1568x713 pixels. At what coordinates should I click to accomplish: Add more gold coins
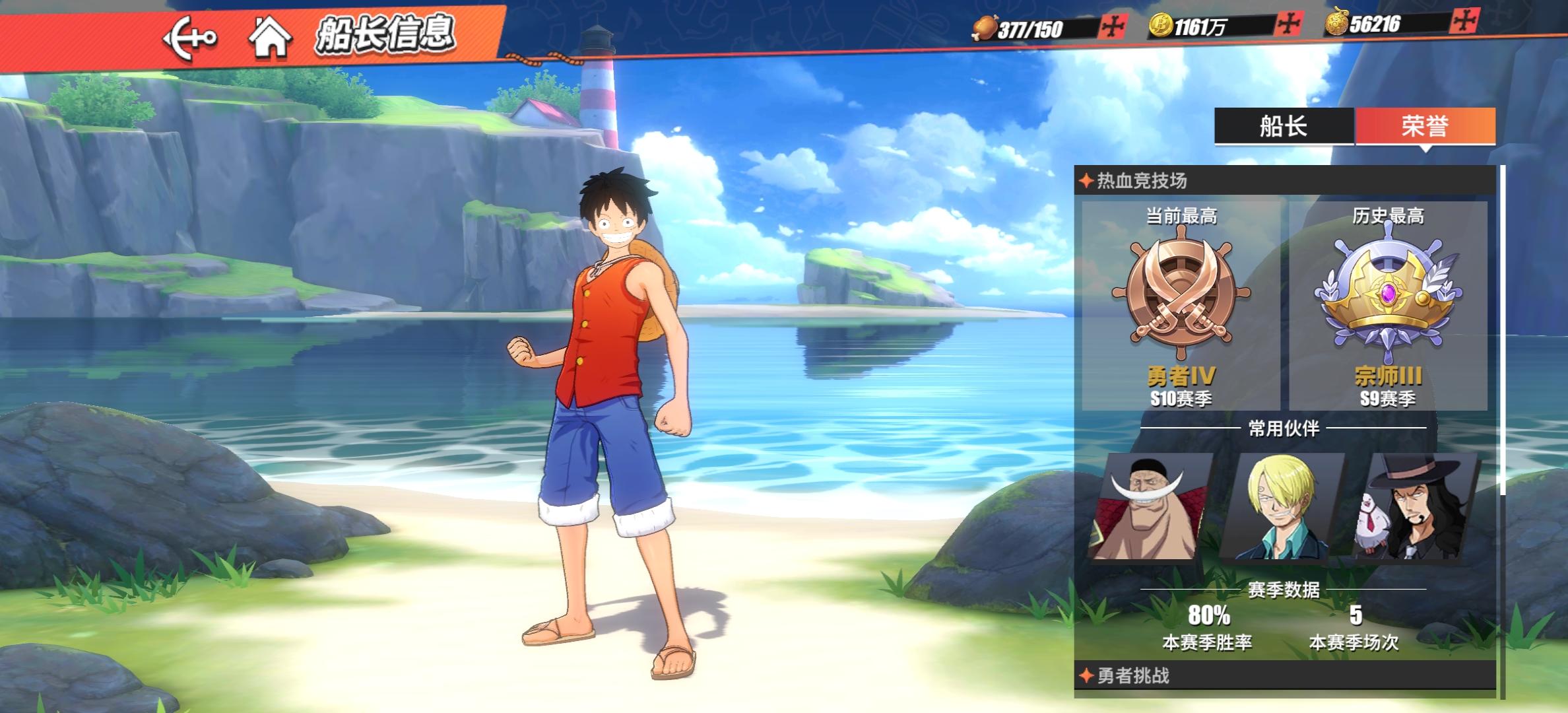1287,25
